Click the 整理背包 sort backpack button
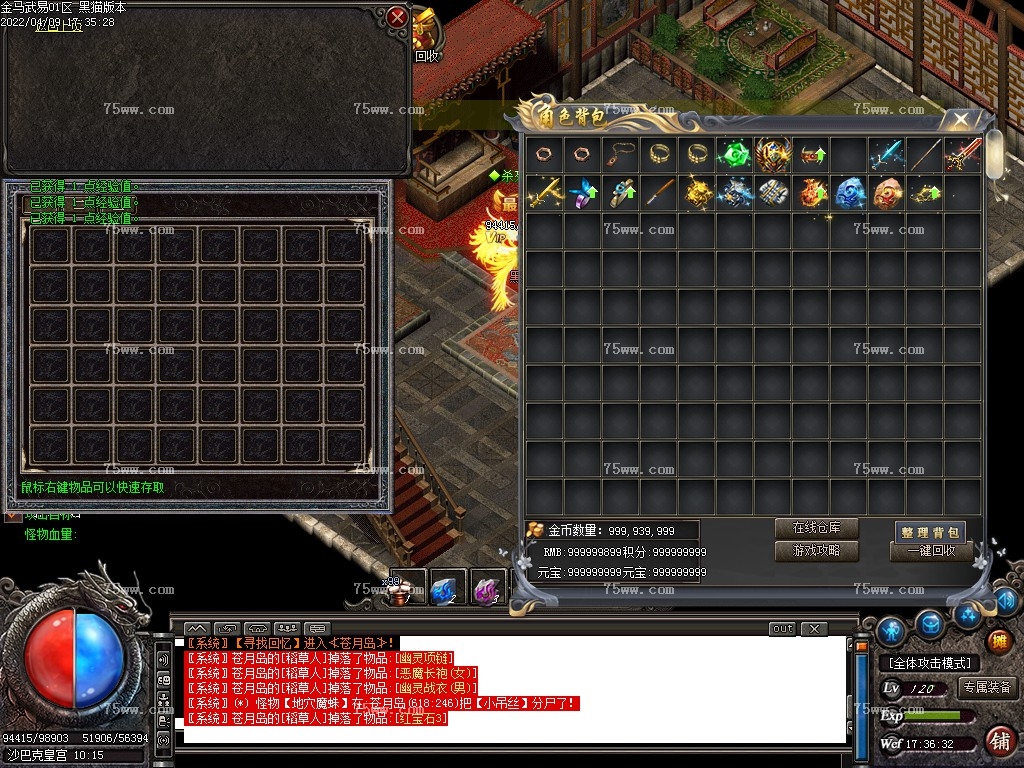Viewport: 1024px width, 768px height. pos(931,532)
